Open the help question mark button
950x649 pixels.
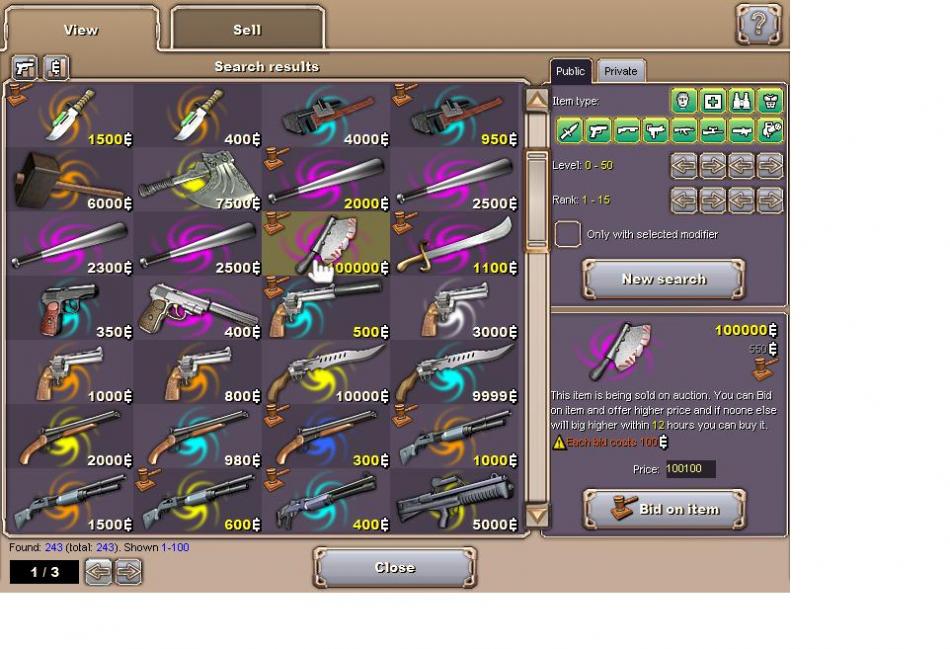(x=758, y=24)
